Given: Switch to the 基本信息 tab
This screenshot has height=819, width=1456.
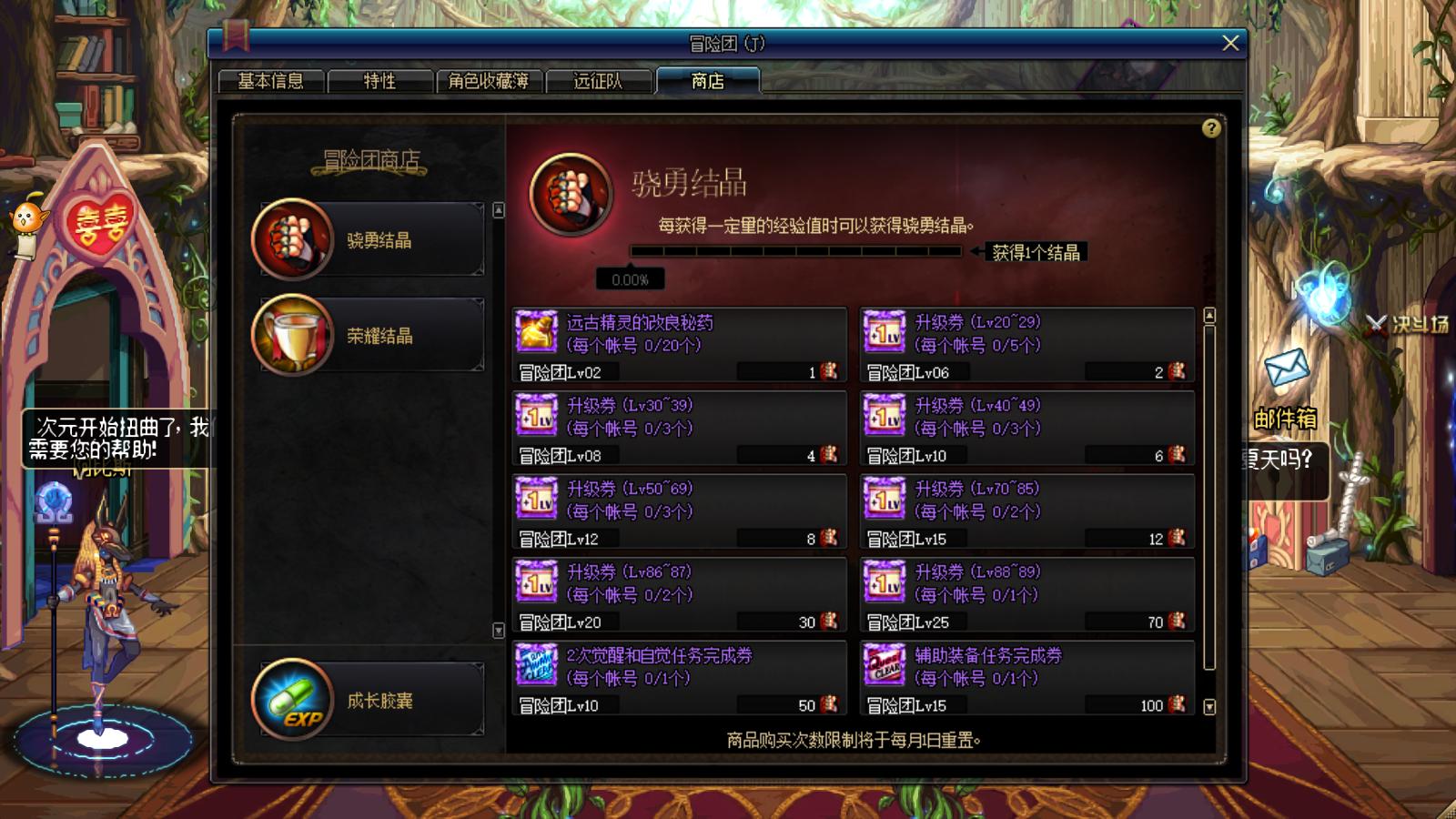Looking at the screenshot, I should click(273, 80).
